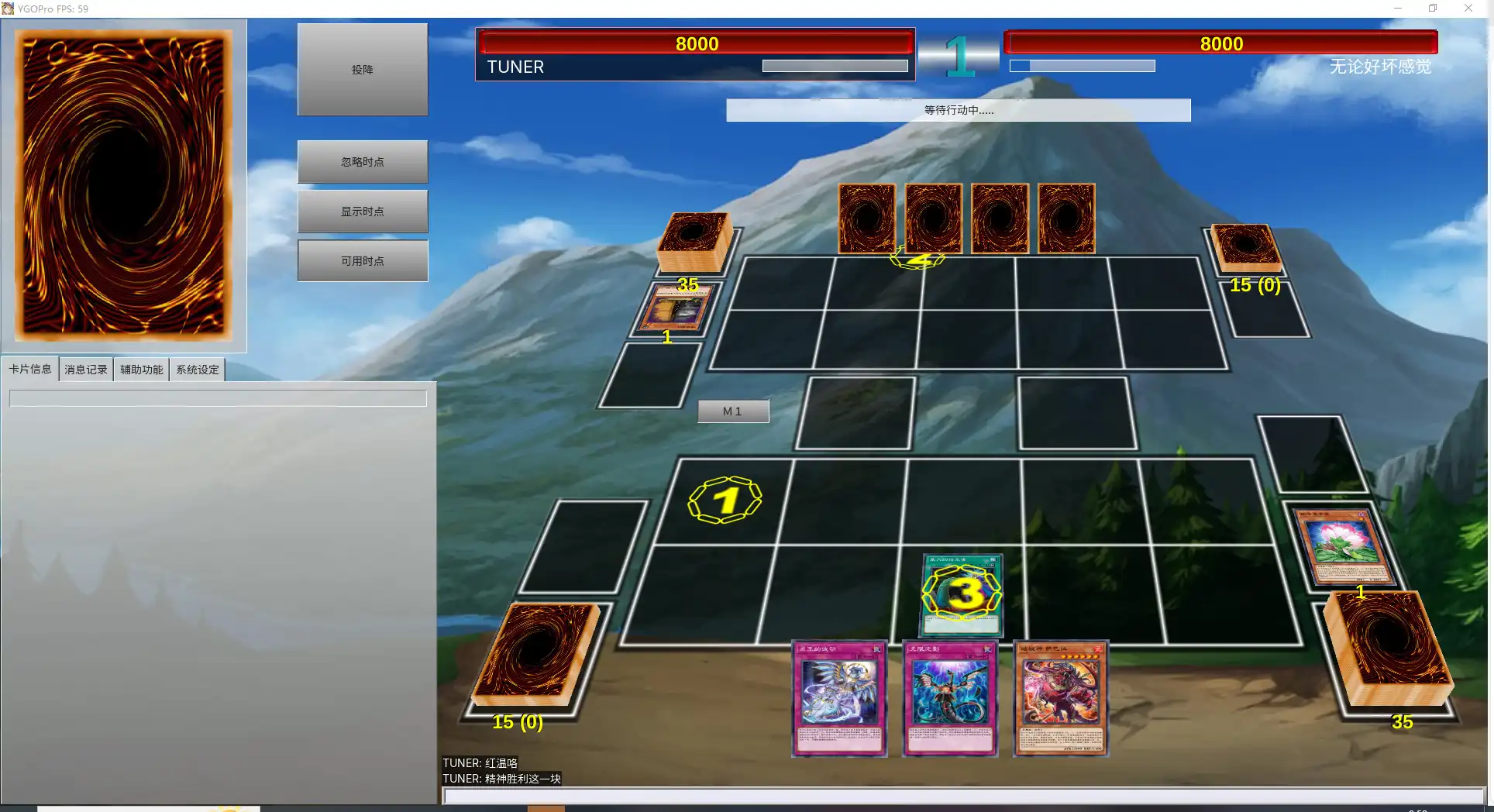Focus the chat input box
Image resolution: width=1494 pixels, height=812 pixels.
(961, 796)
